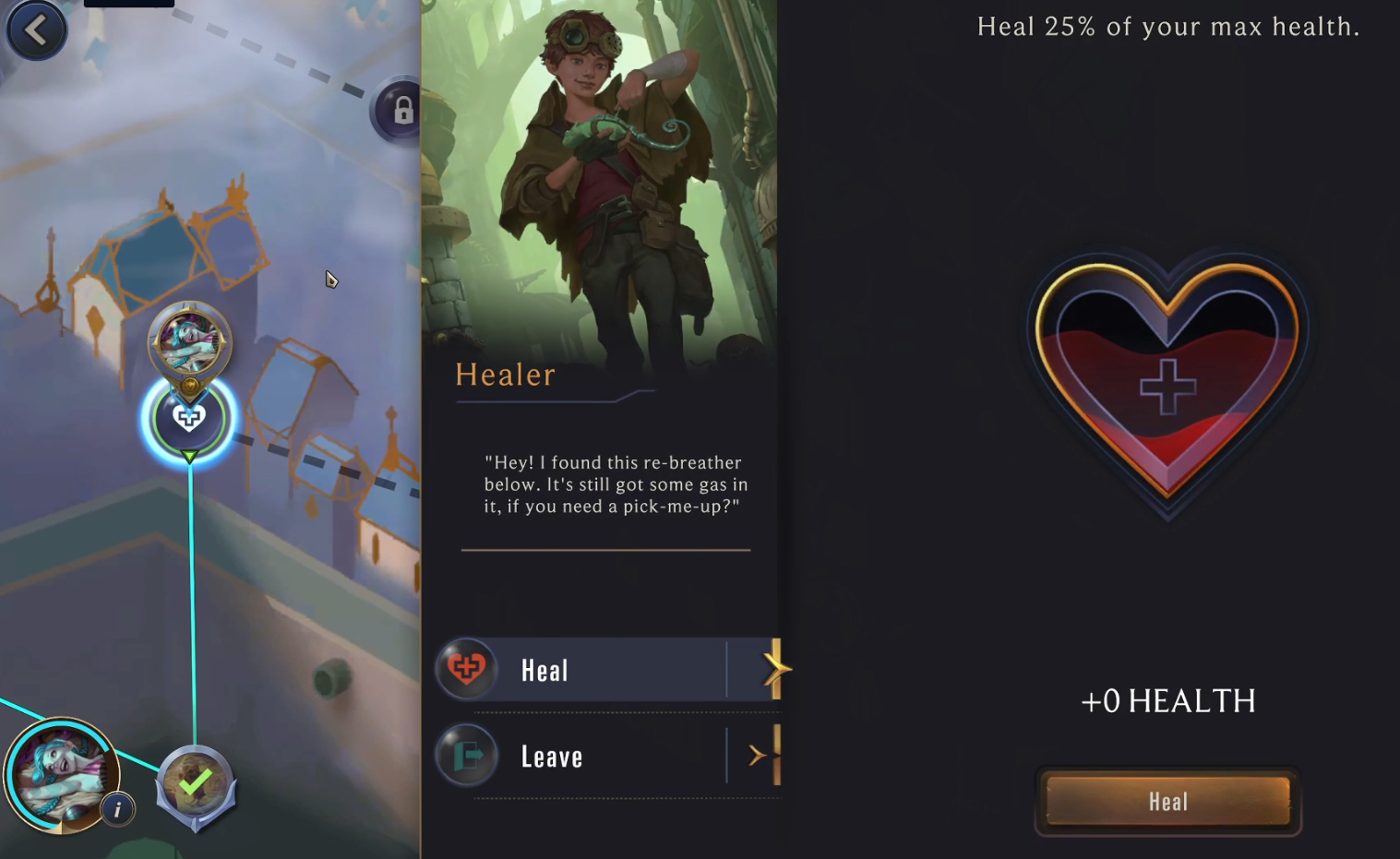Select the healer heart node on map
Screen dimensions: 1400x859
pyautogui.click(x=188, y=417)
